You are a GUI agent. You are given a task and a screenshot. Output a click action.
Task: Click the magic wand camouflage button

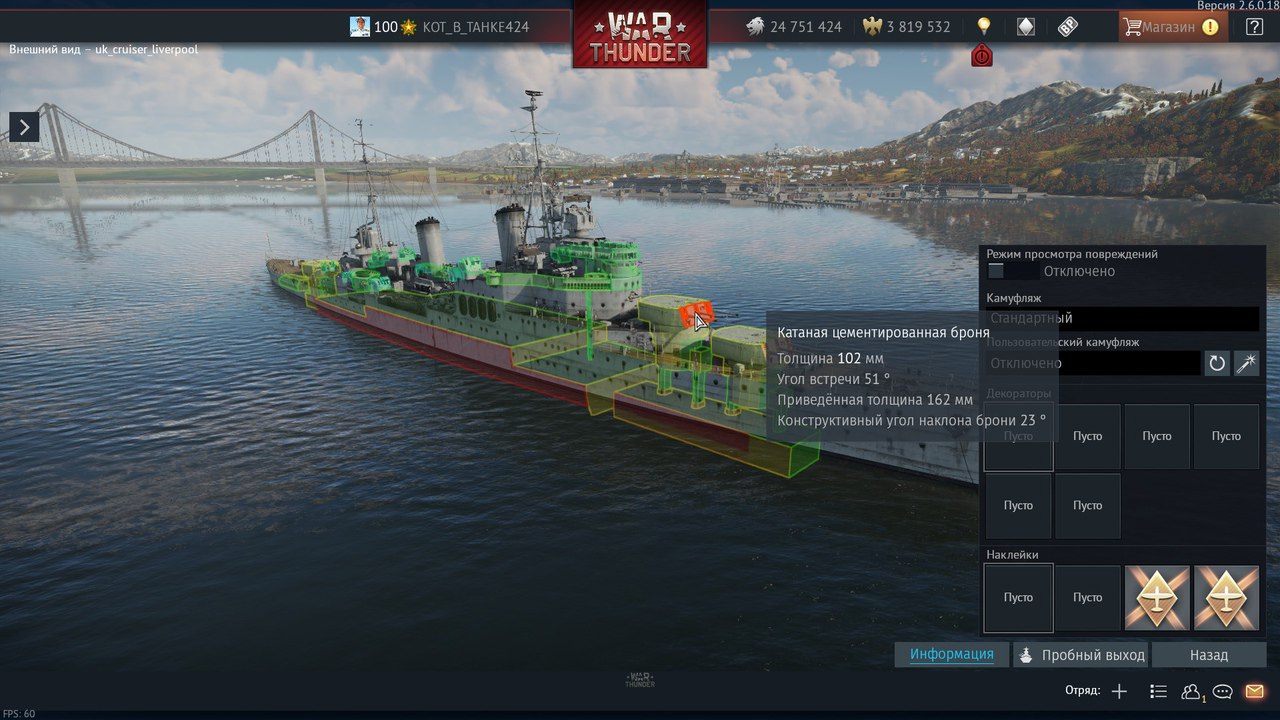(1246, 363)
